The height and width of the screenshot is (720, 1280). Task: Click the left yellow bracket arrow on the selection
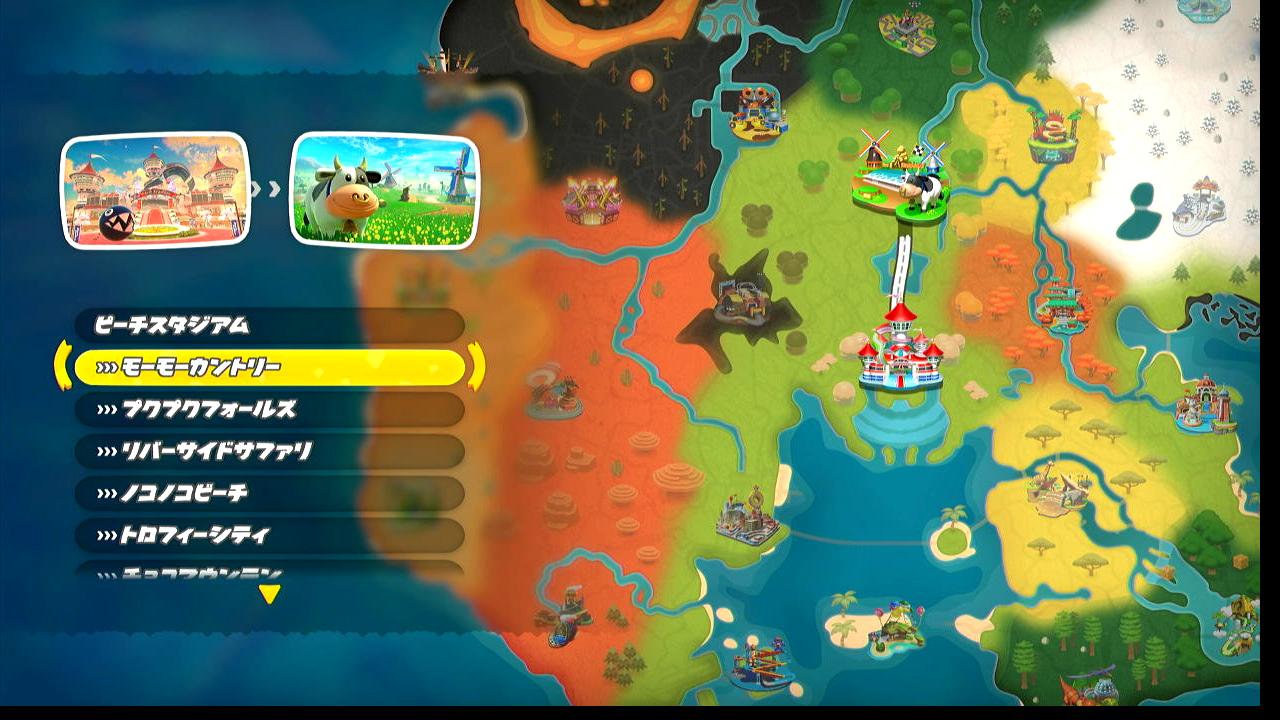pos(62,366)
